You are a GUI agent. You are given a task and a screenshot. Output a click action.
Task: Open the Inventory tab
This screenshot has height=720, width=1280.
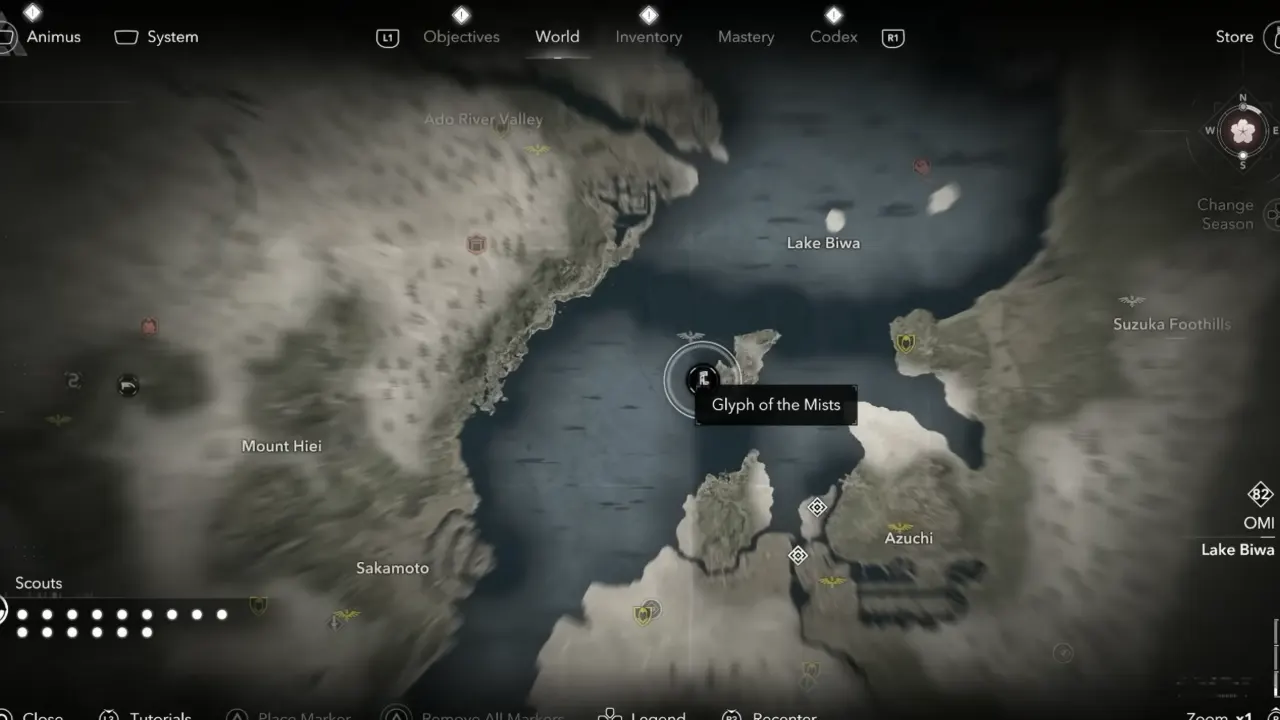point(648,37)
